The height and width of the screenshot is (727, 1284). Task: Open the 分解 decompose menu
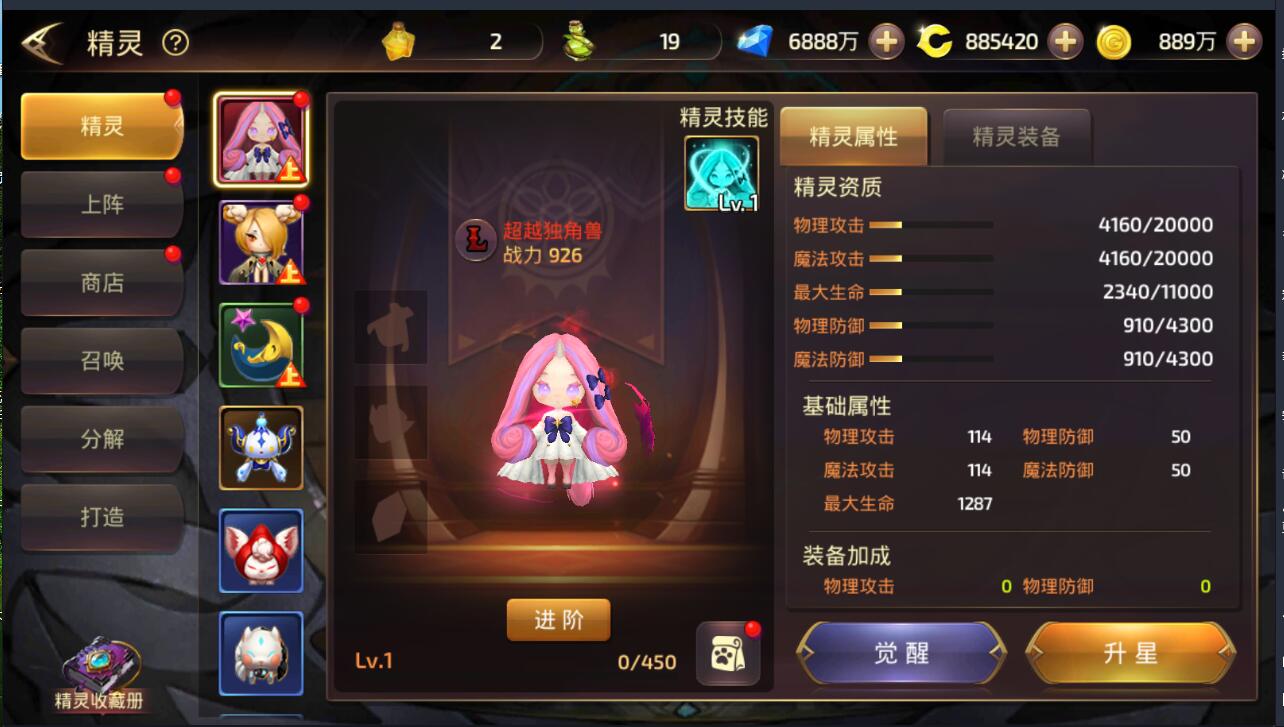click(101, 438)
